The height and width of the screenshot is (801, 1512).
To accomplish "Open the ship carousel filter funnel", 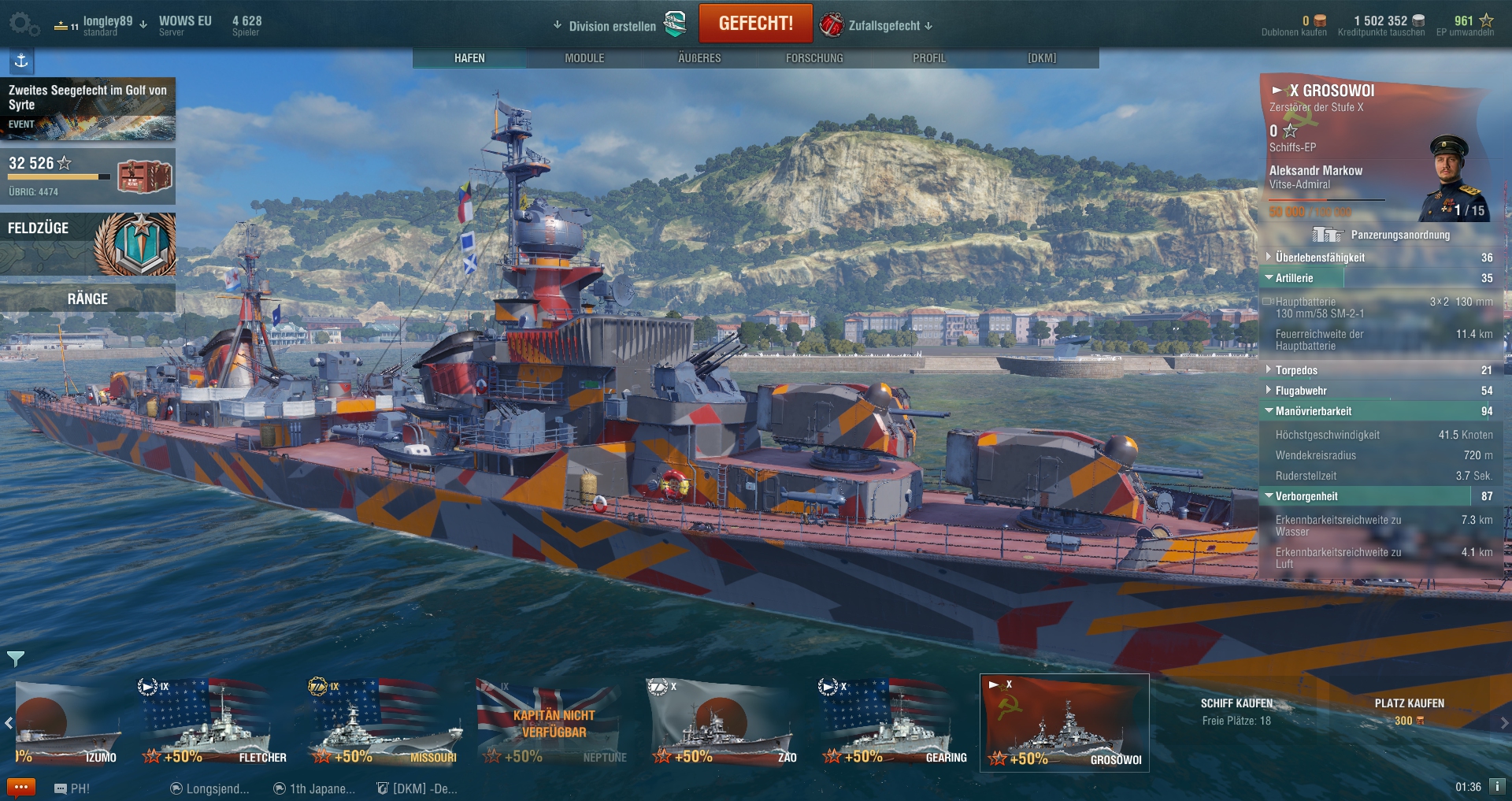I will tap(16, 658).
